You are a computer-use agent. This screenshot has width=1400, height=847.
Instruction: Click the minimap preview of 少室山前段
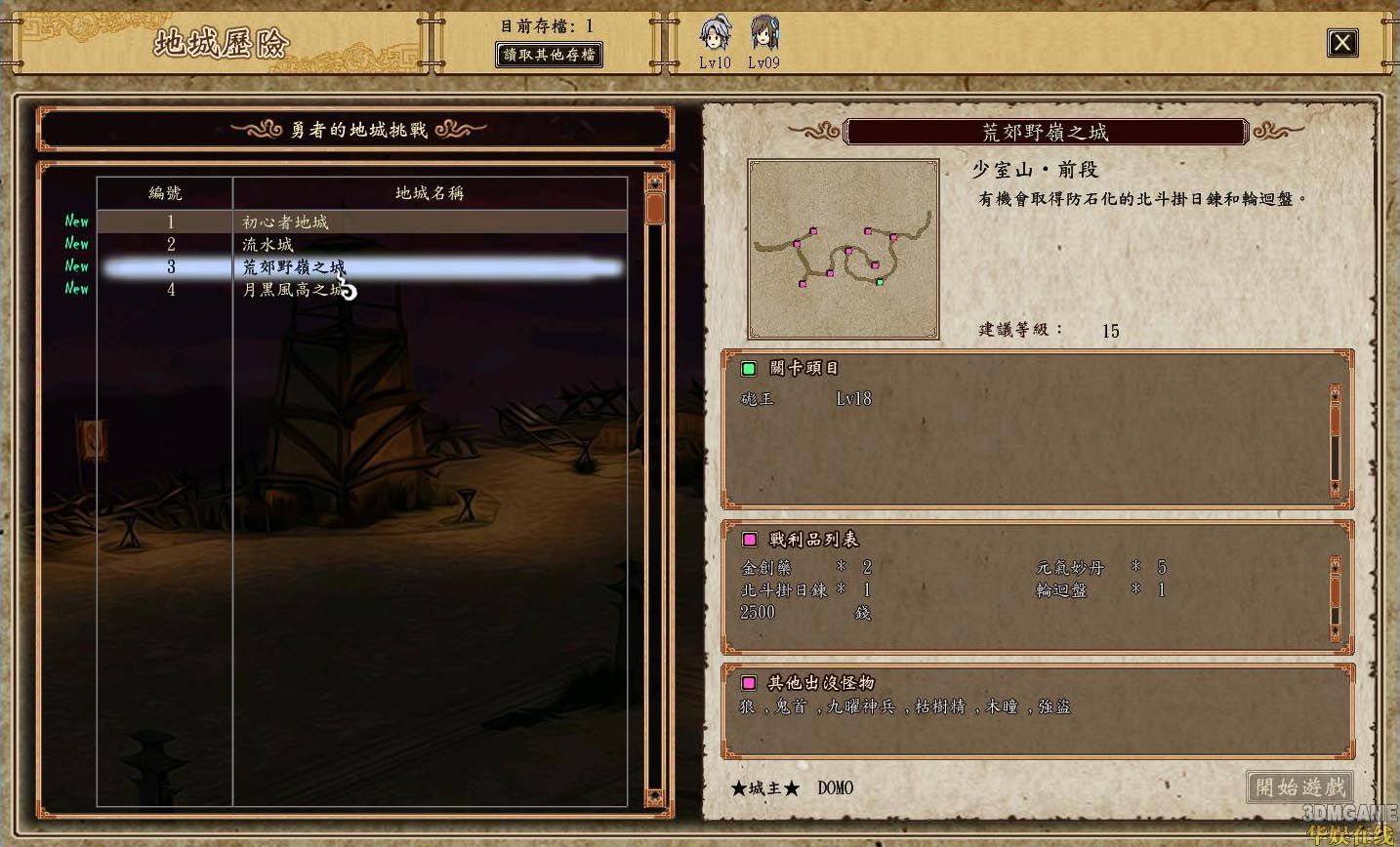[x=843, y=248]
